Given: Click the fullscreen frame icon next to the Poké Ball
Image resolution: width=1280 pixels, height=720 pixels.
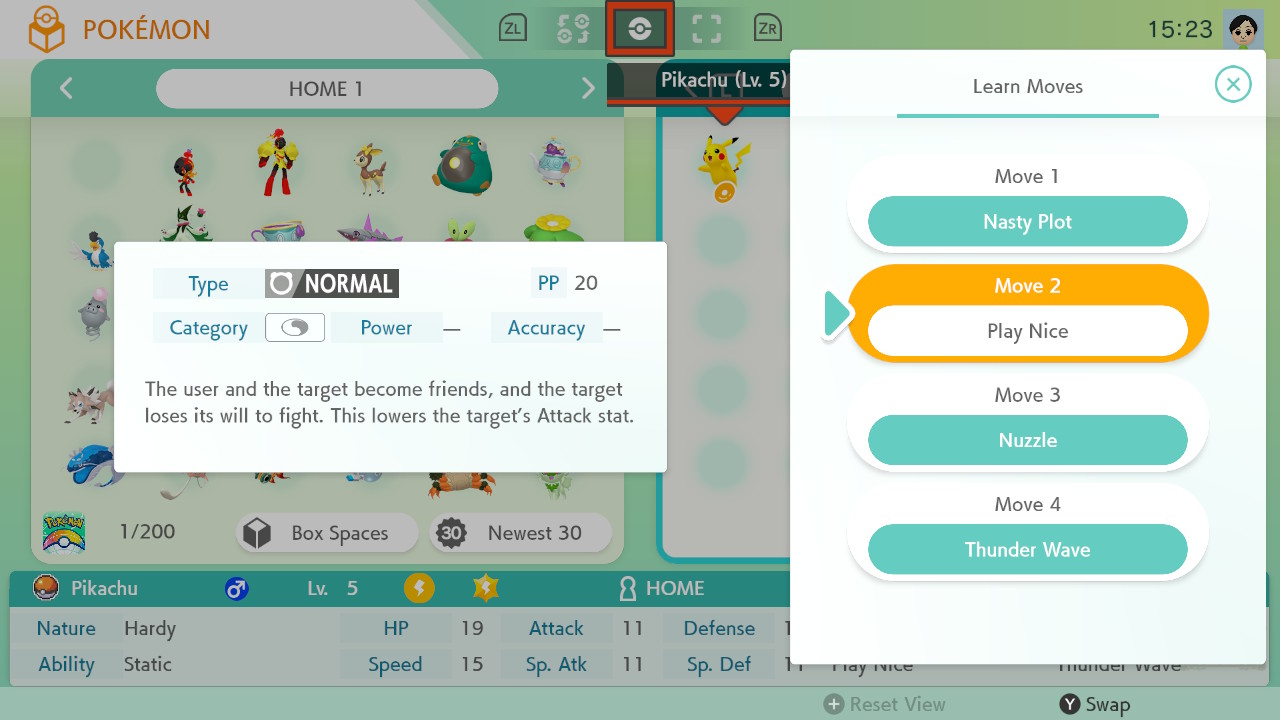Looking at the screenshot, I should [708, 28].
